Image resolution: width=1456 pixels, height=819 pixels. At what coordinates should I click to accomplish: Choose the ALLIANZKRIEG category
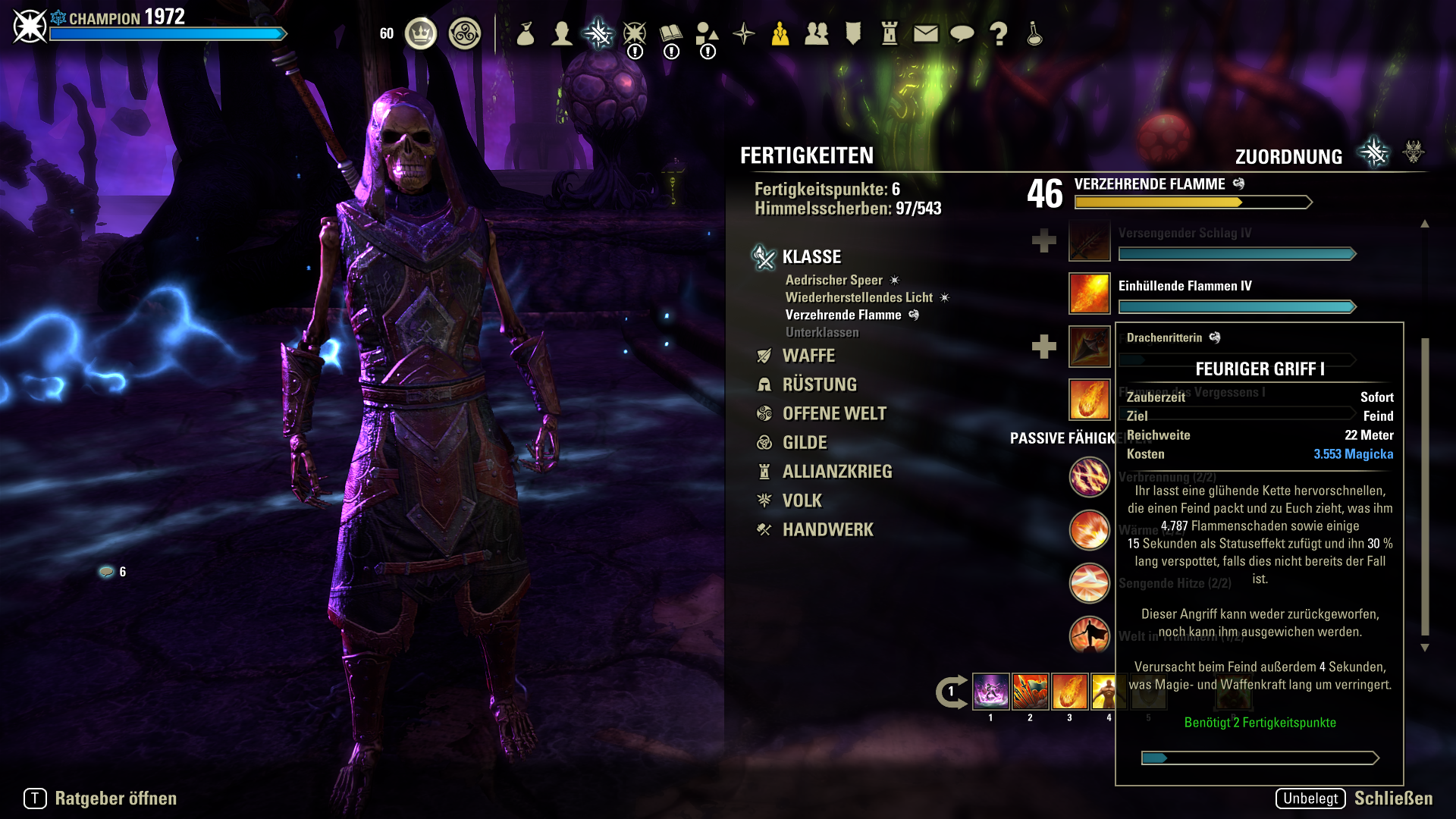[x=836, y=472]
